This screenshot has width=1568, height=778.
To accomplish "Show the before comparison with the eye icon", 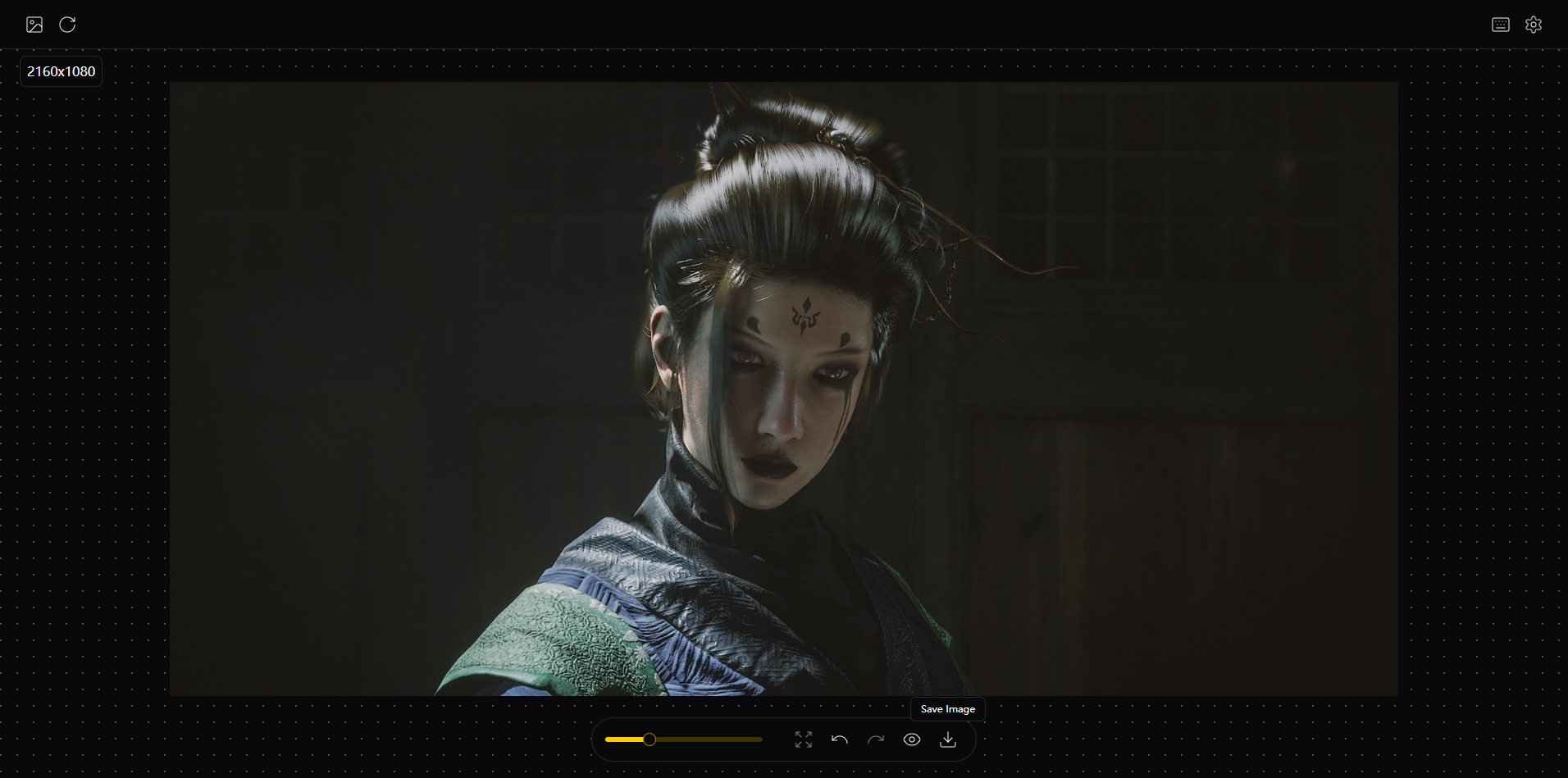I will [911, 739].
